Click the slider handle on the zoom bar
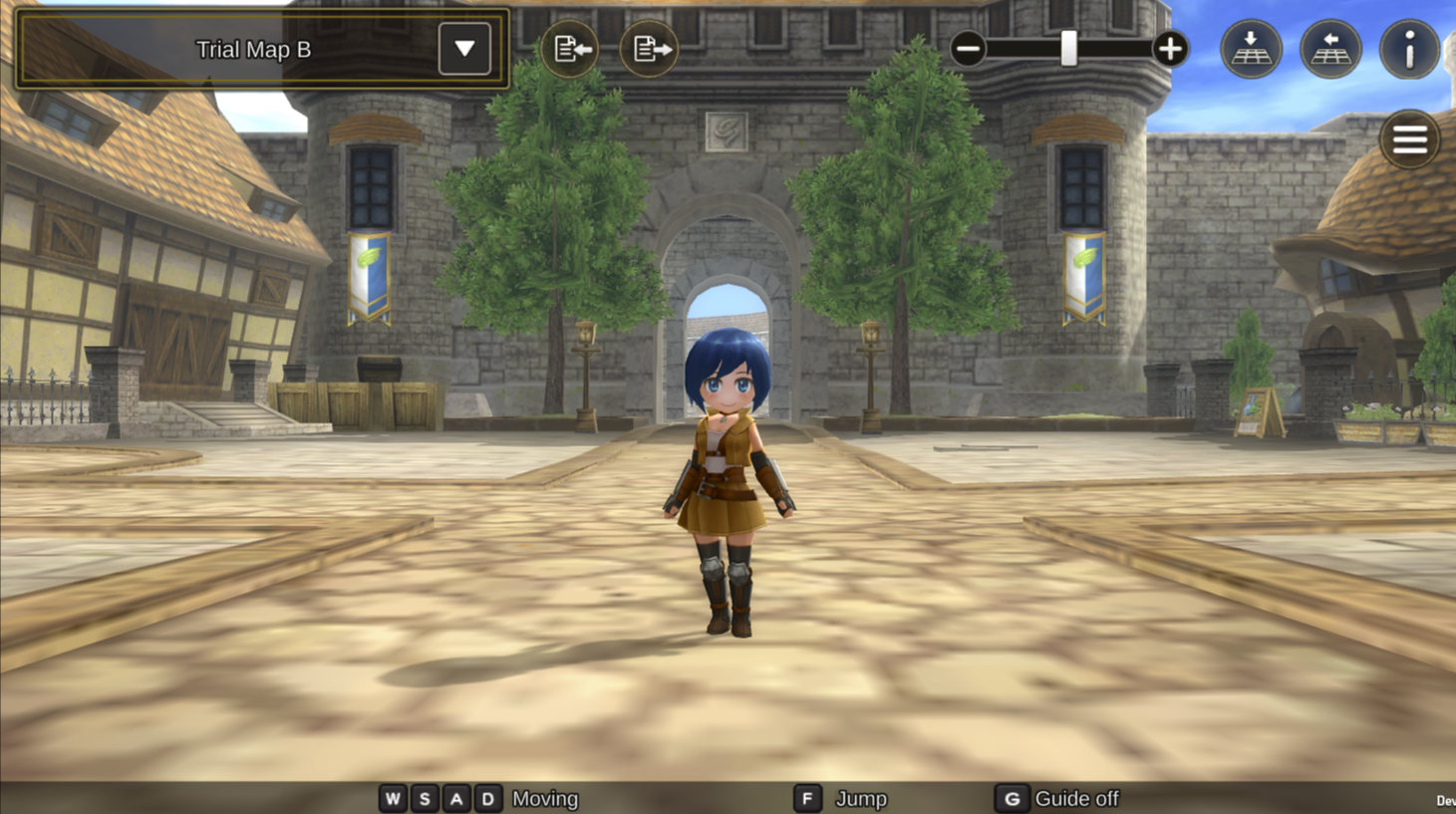 pyautogui.click(x=1068, y=49)
